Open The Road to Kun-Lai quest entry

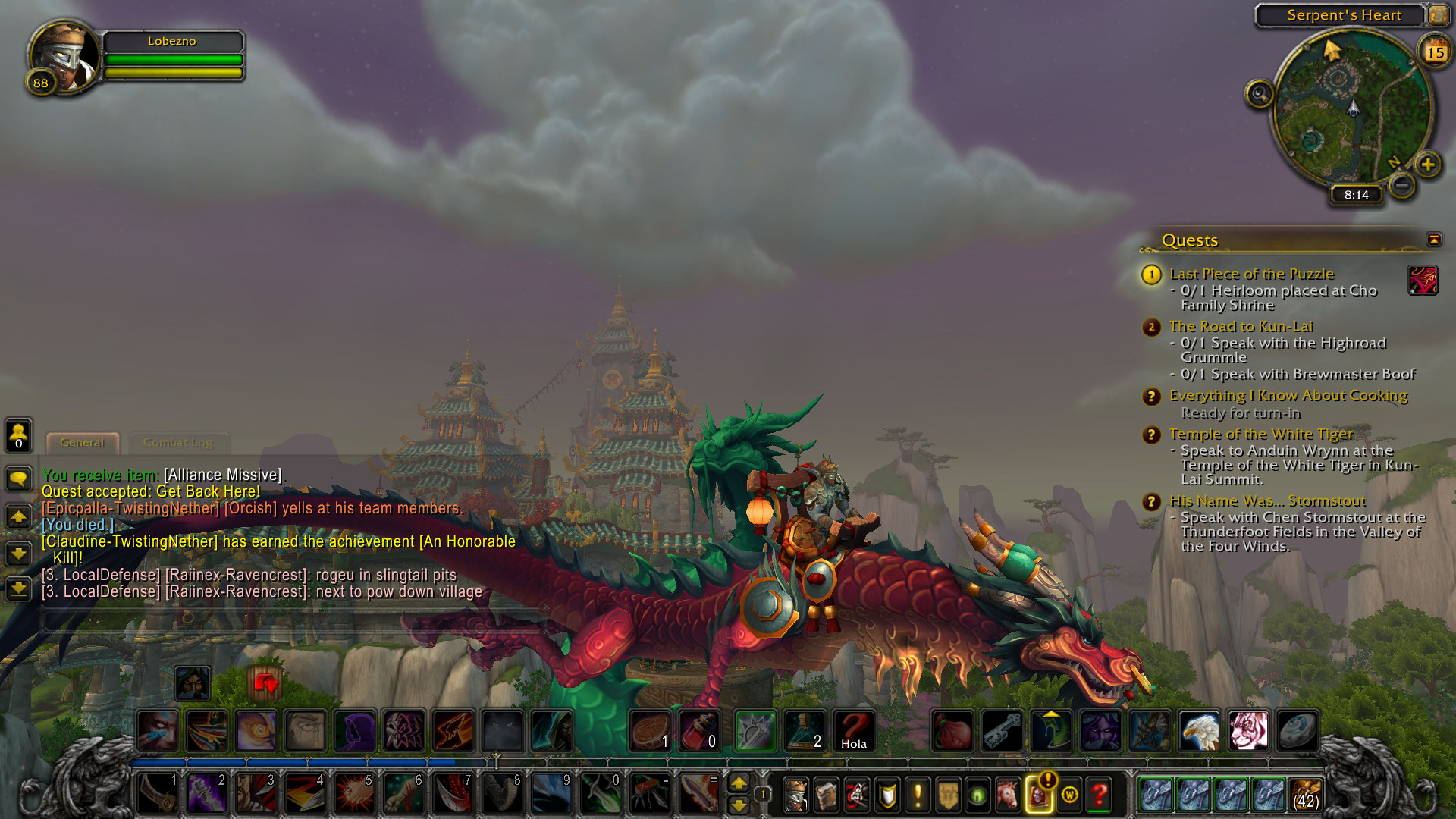coord(1241,327)
